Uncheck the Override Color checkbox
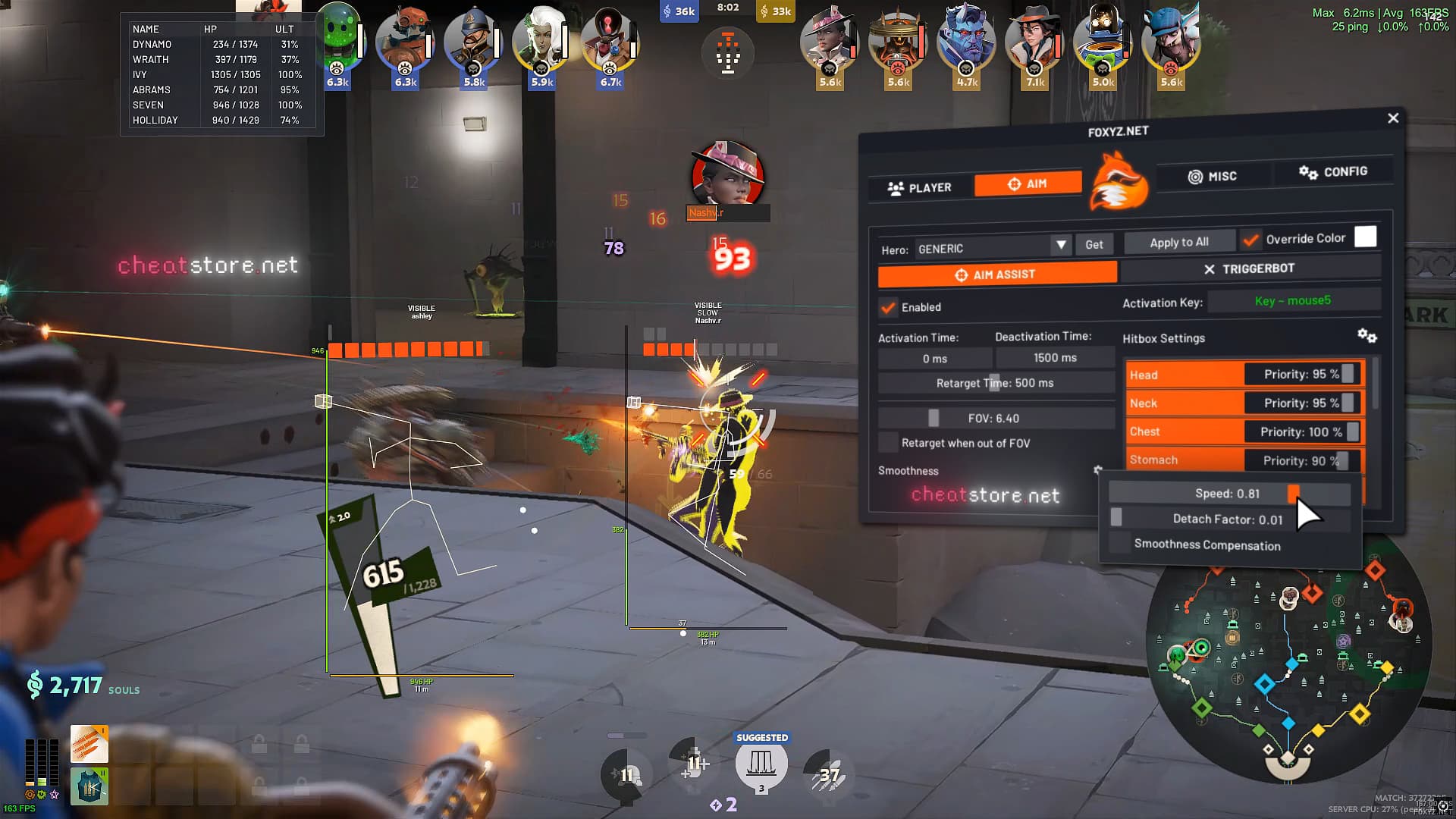 coord(1251,239)
